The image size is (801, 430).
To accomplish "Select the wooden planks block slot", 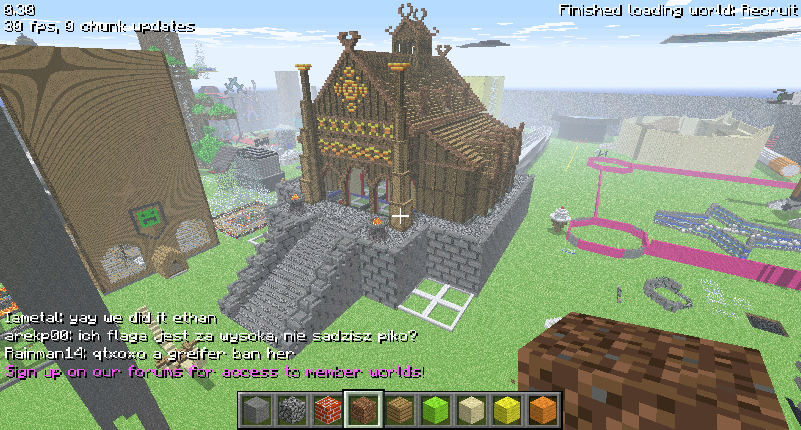I will pyautogui.click(x=399, y=410).
